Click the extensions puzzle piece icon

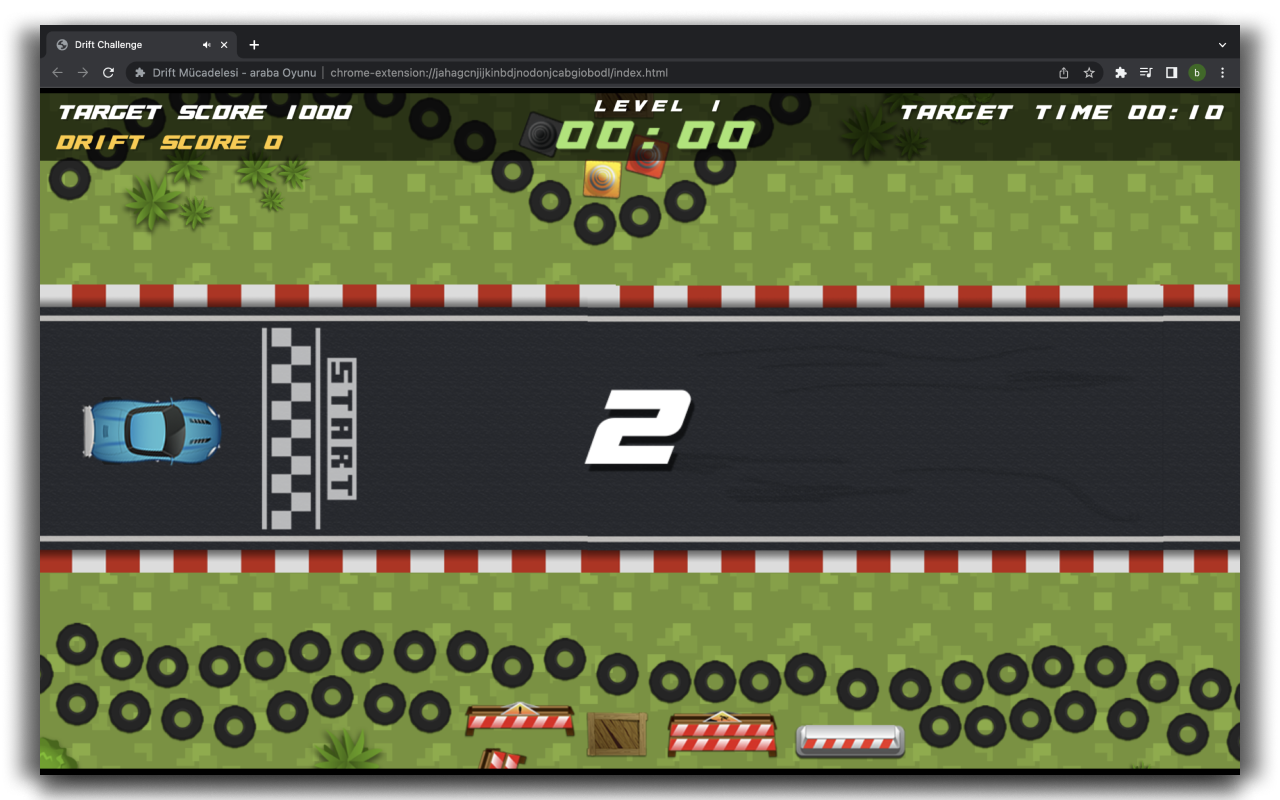[1120, 72]
